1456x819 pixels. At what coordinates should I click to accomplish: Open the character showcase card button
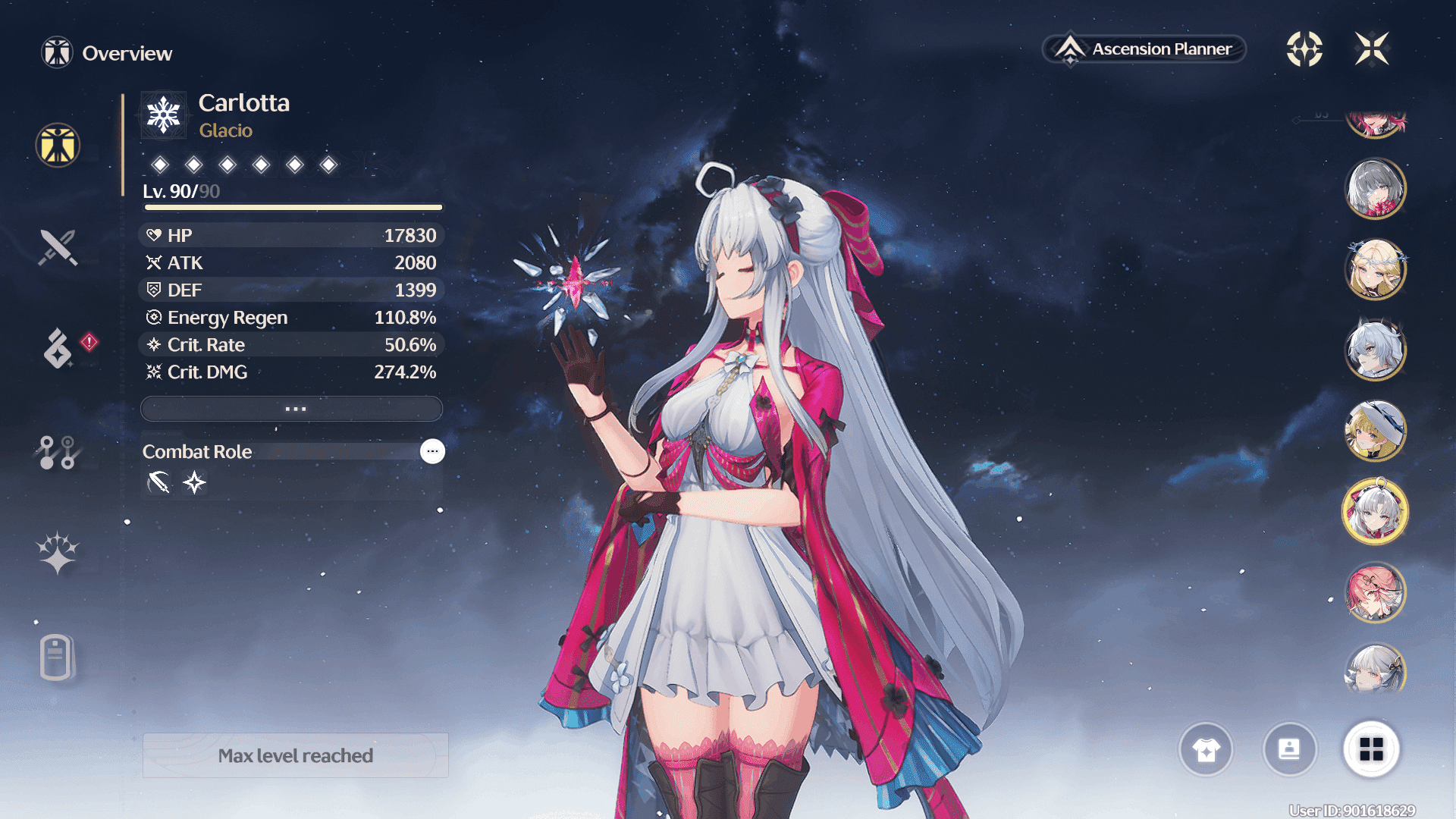coord(1289,750)
